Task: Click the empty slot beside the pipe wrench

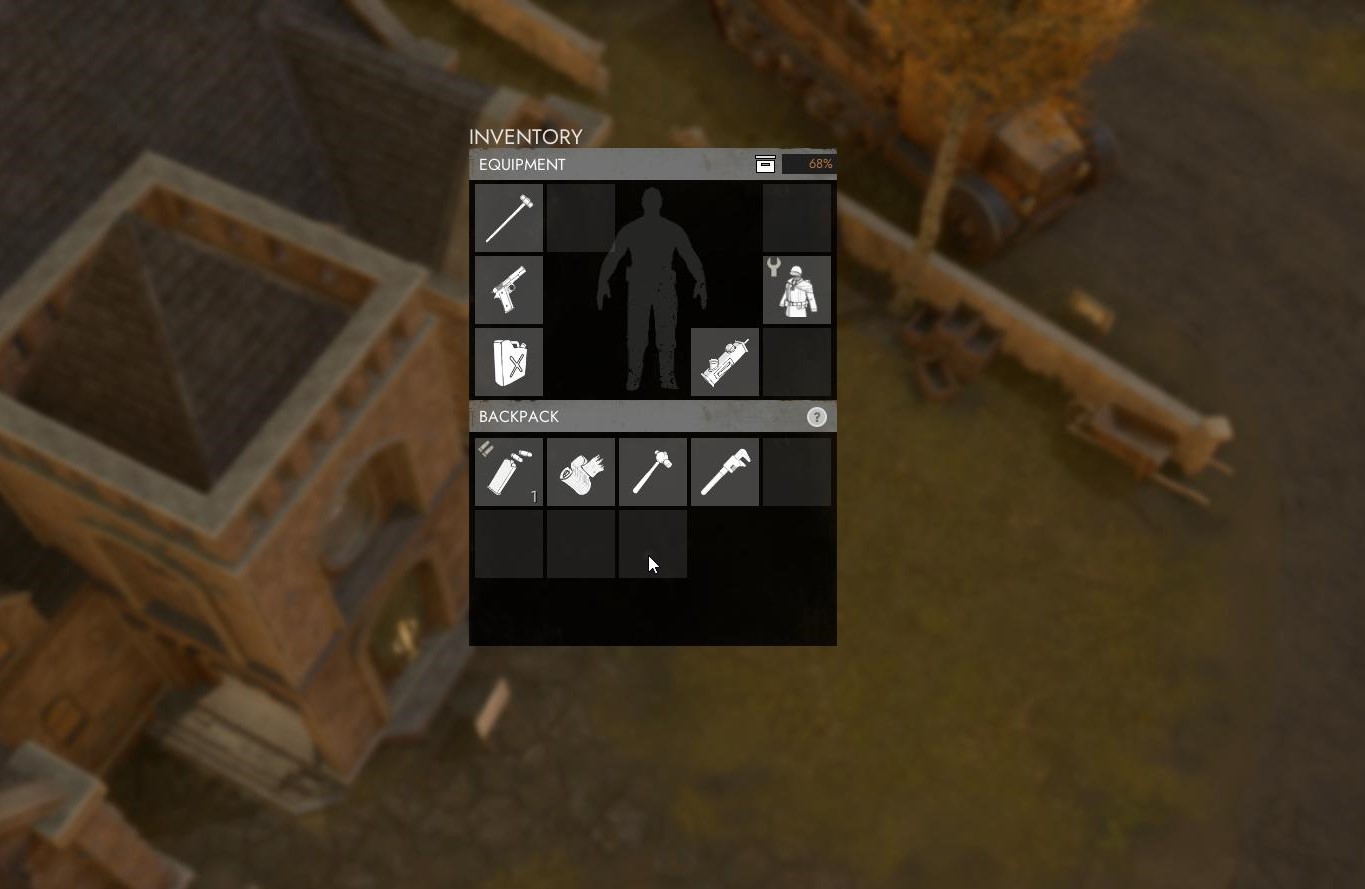Action: pos(796,471)
